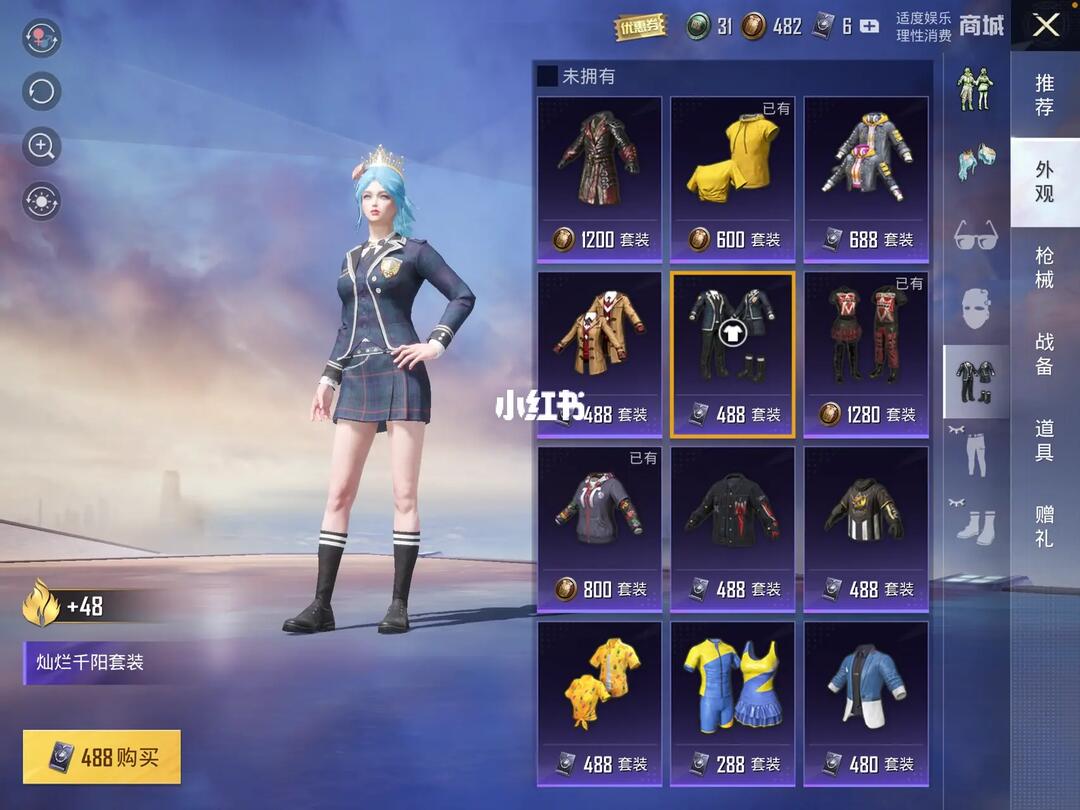Open the 枪械 tab

click(1044, 267)
